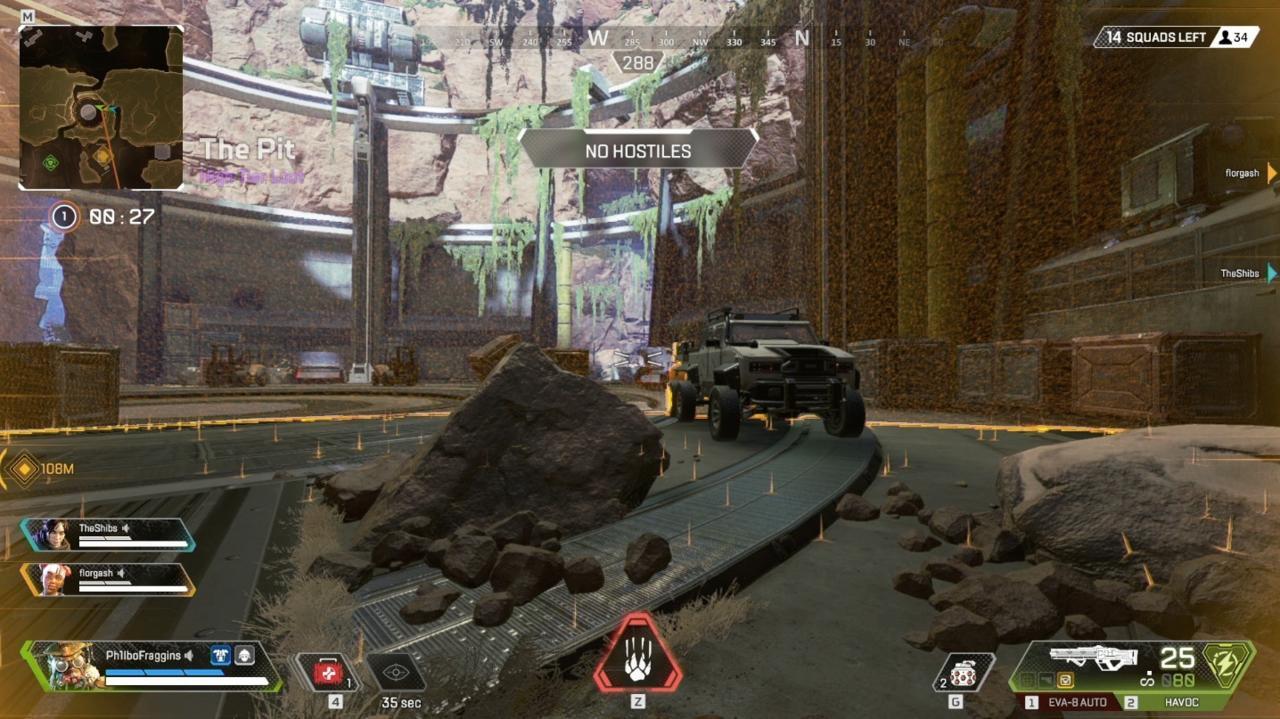Click the helmet icon beside player name

[244, 655]
